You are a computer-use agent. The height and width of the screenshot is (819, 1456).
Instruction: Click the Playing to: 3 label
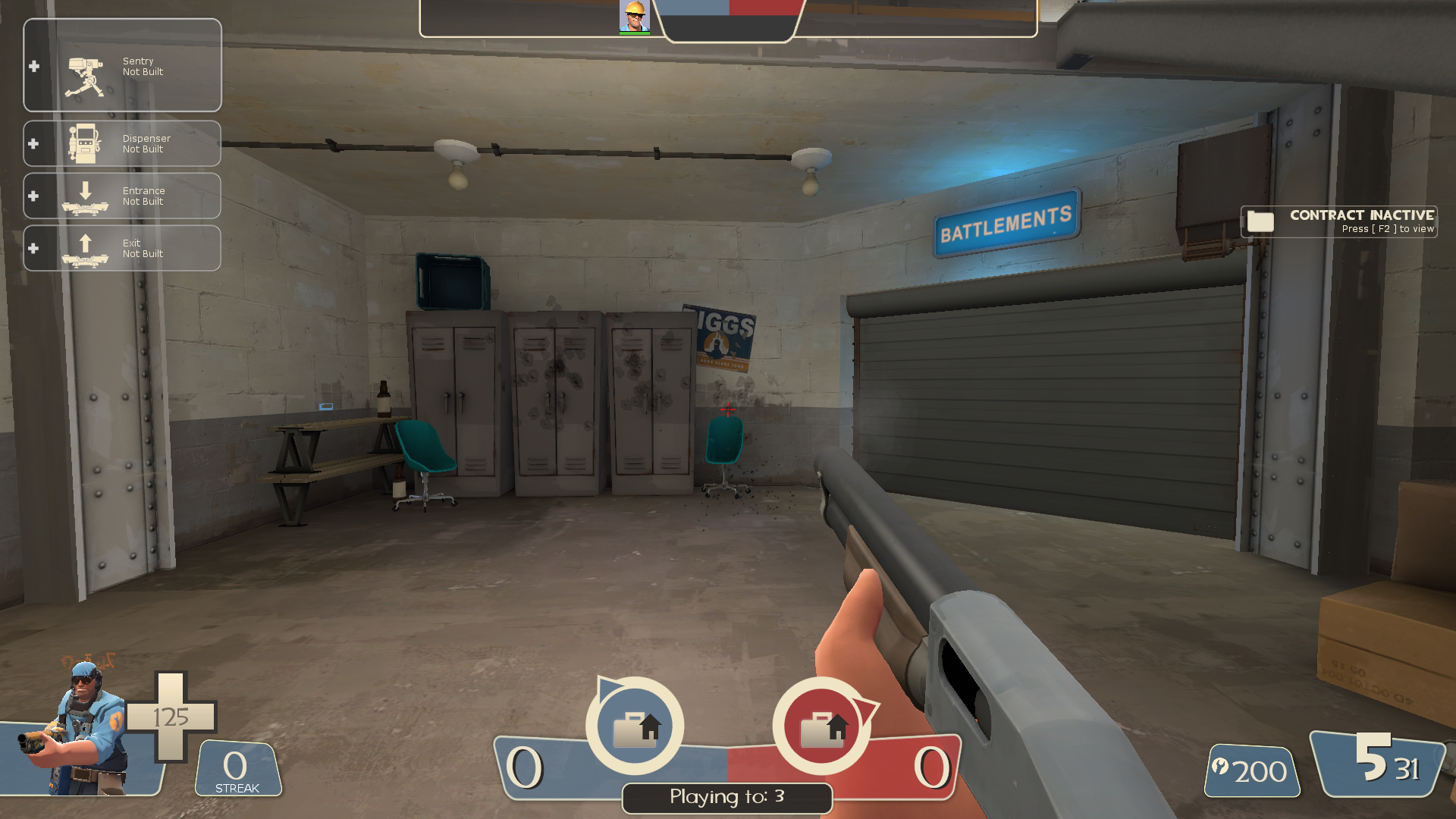[x=726, y=797]
